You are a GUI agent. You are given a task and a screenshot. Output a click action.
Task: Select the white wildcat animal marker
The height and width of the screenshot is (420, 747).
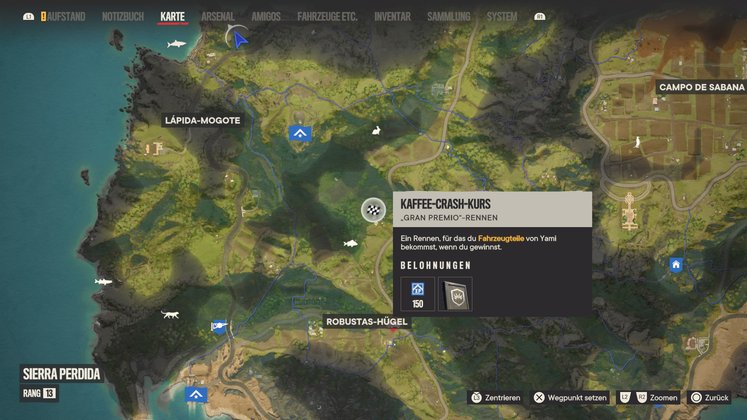(x=170, y=315)
